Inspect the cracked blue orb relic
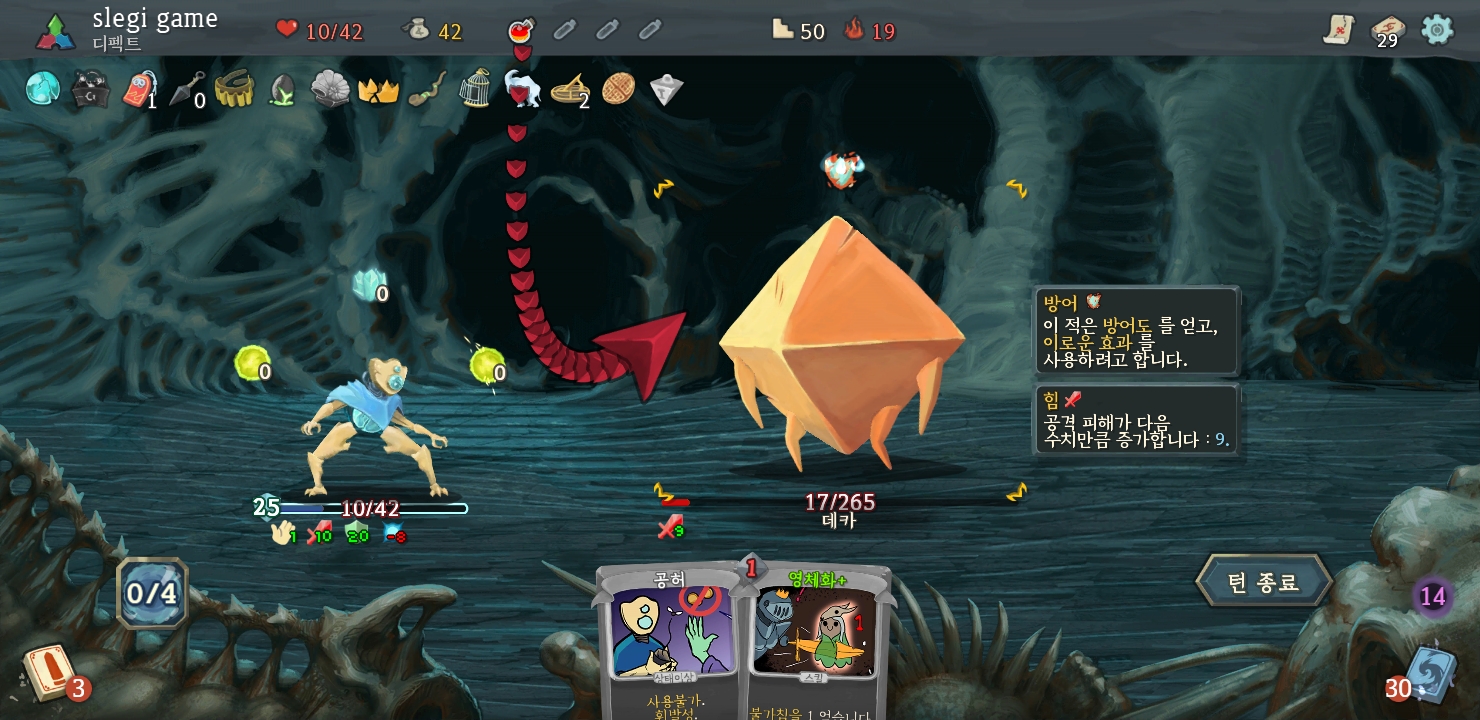Screen dimensions: 1480x720 coord(43,89)
